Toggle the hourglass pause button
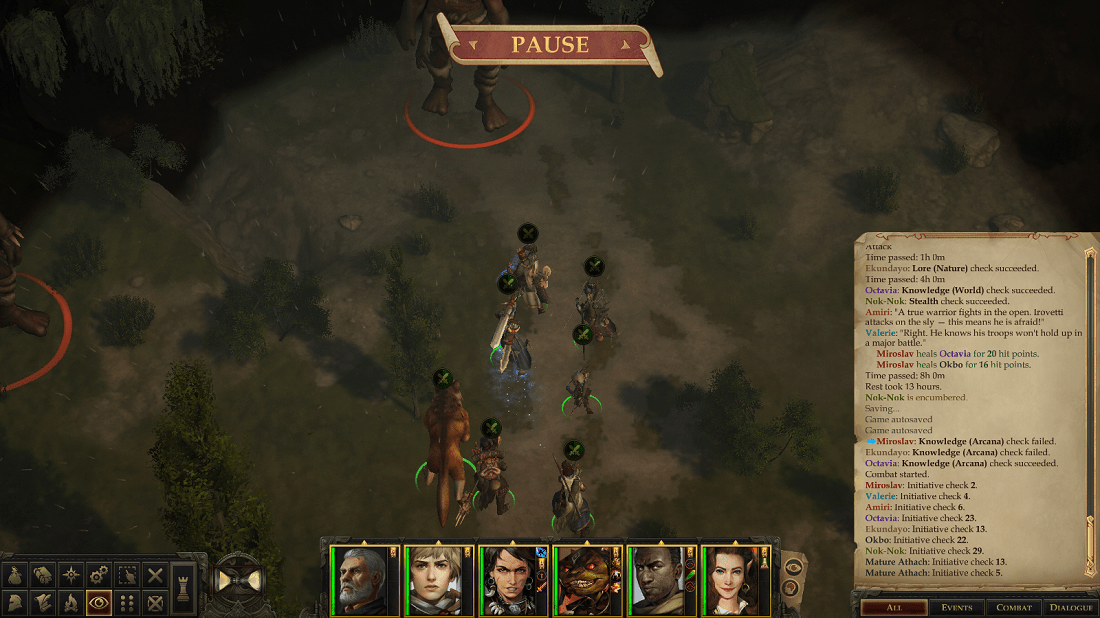Screen dimensions: 1100x618 (240, 581)
